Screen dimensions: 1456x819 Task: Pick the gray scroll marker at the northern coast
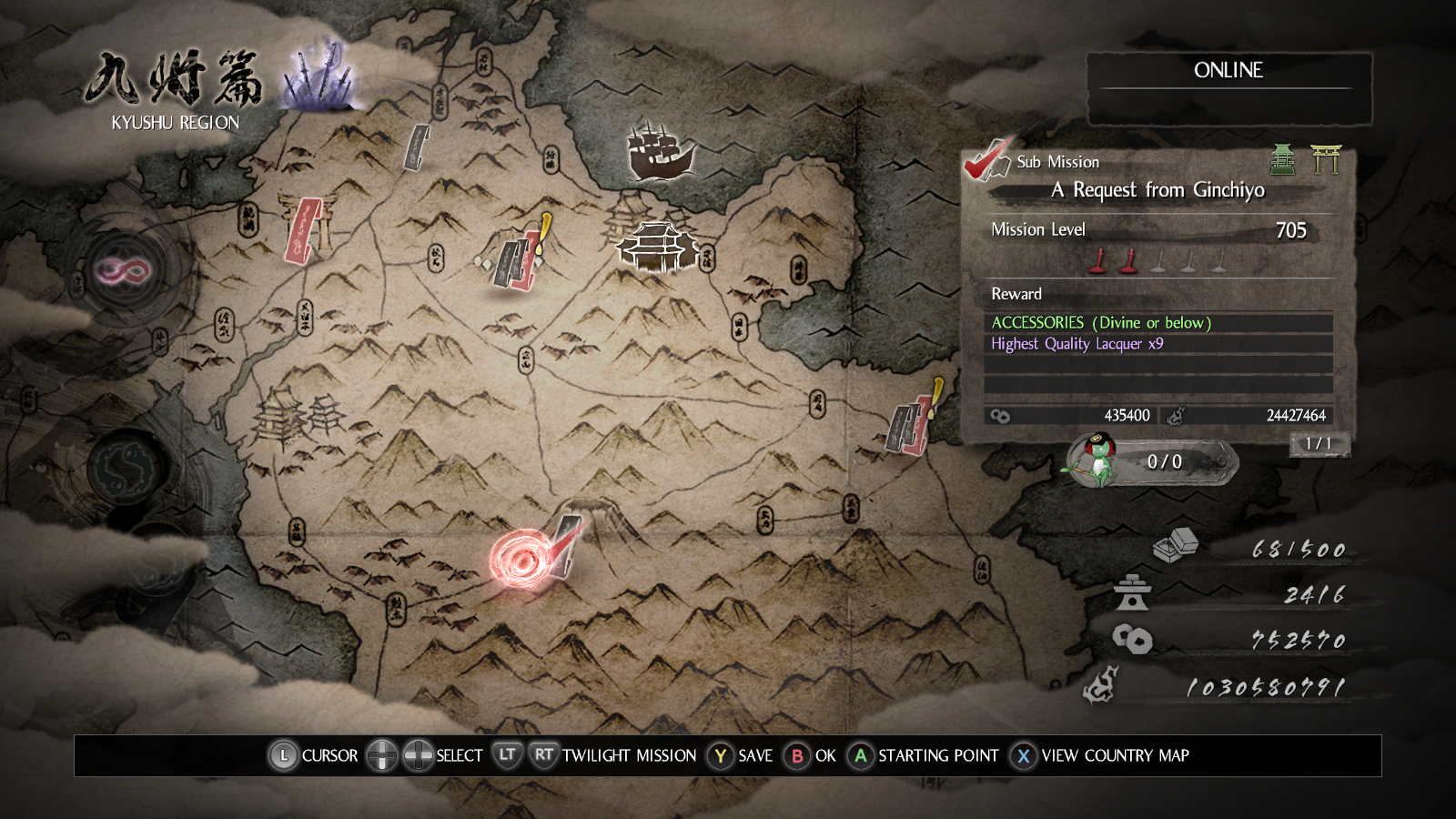pos(416,147)
